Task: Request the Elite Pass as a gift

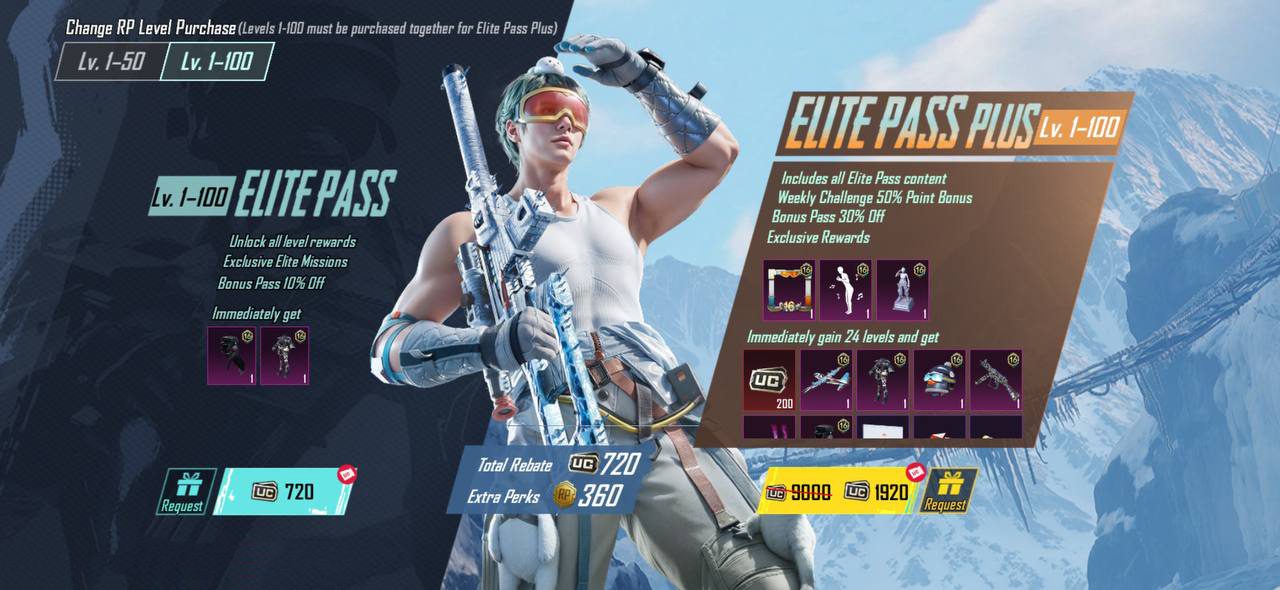Action: (181, 492)
